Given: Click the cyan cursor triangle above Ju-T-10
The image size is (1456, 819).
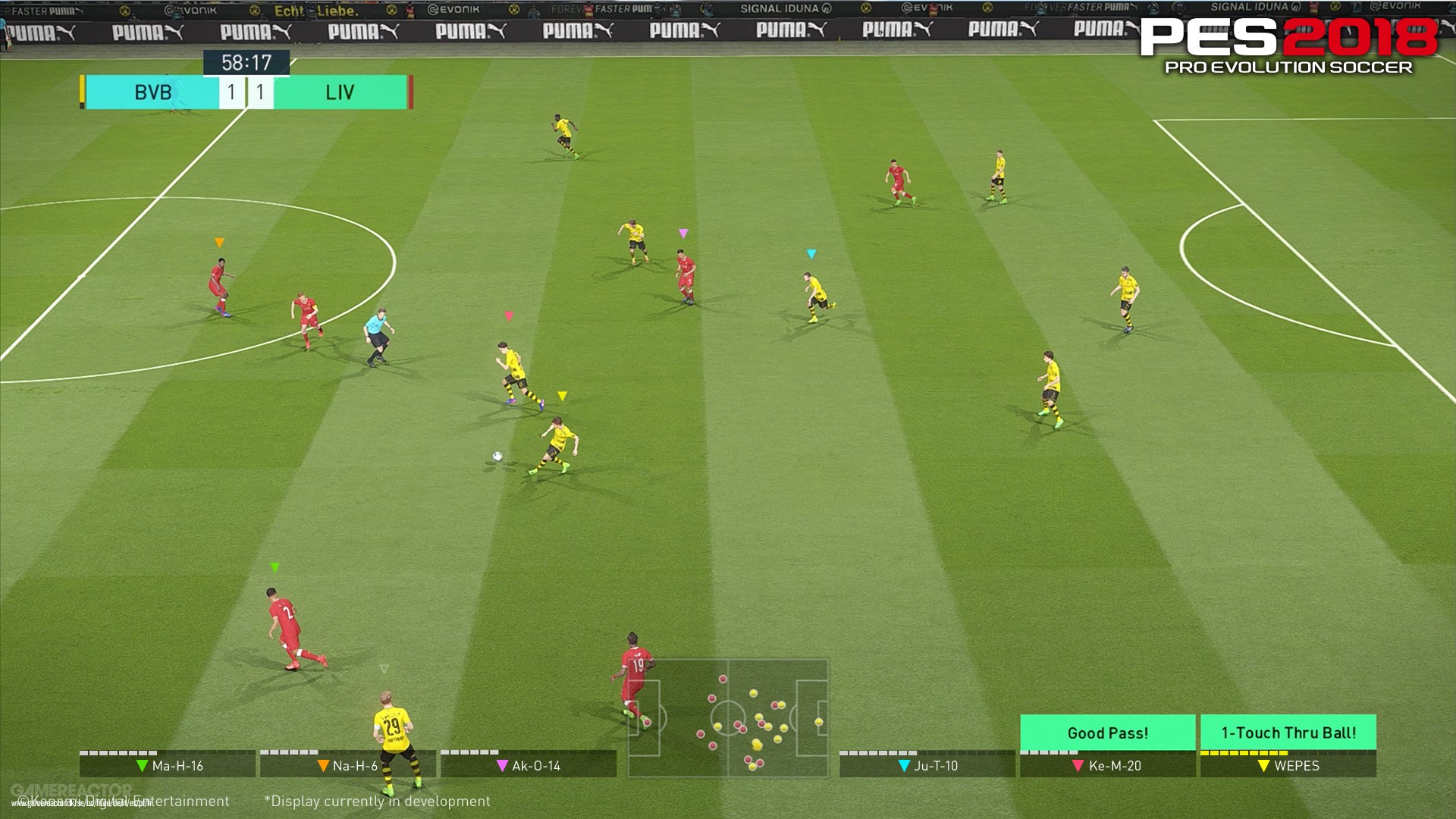Looking at the screenshot, I should 810,254.
